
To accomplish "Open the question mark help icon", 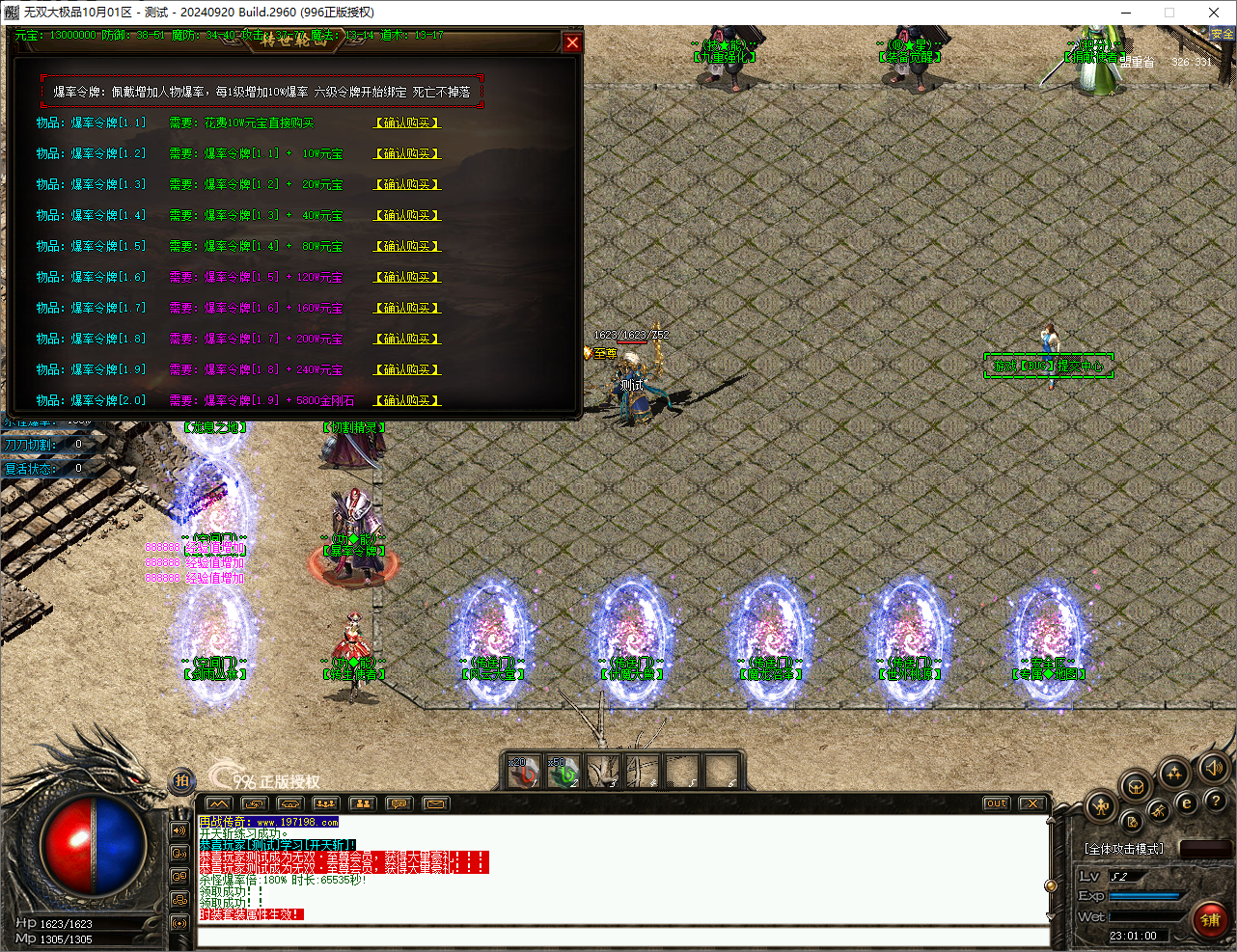I will [1216, 801].
